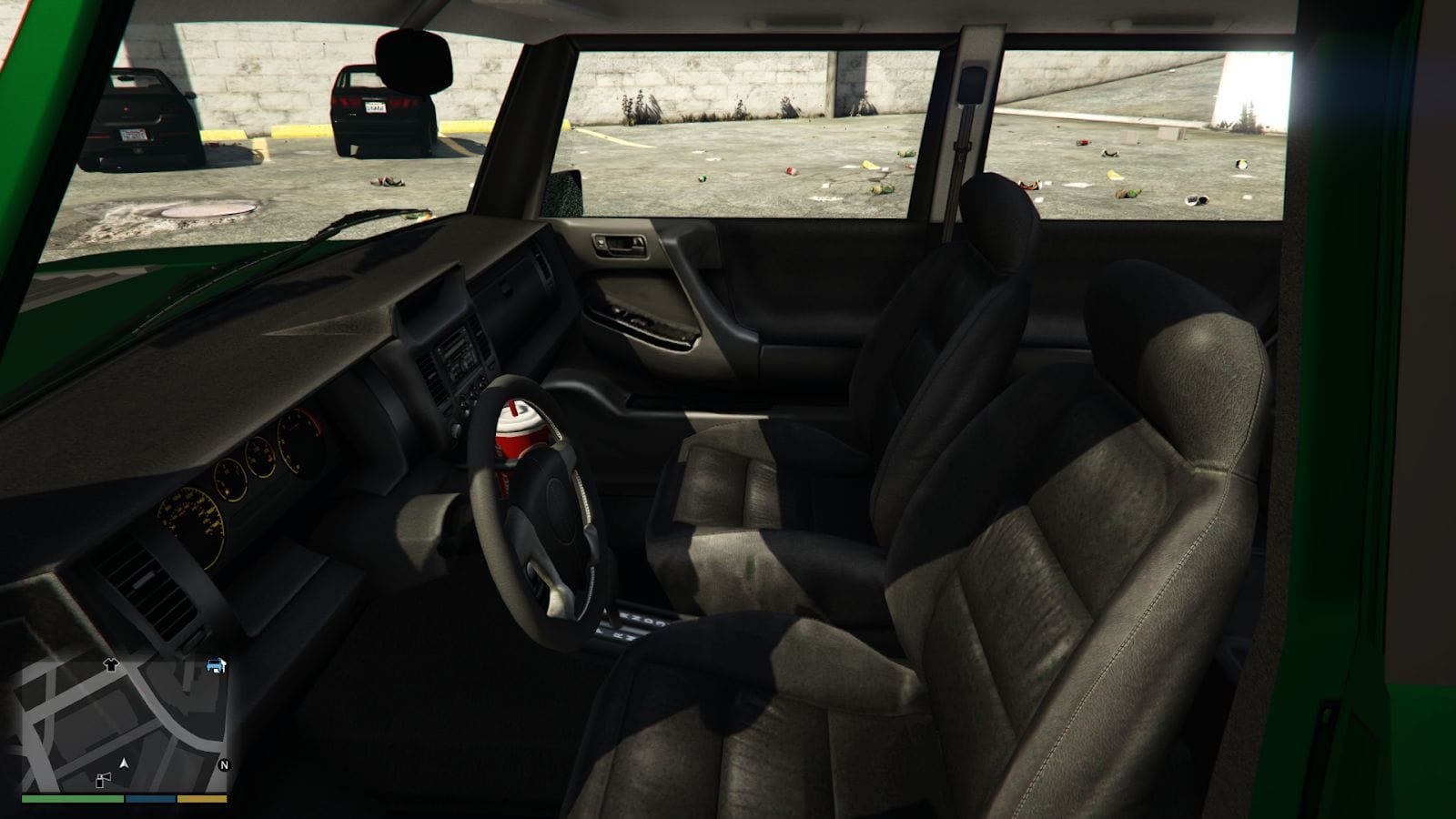Toggle the passenger door lock switch
The width and height of the screenshot is (1456, 819).
click(x=600, y=242)
